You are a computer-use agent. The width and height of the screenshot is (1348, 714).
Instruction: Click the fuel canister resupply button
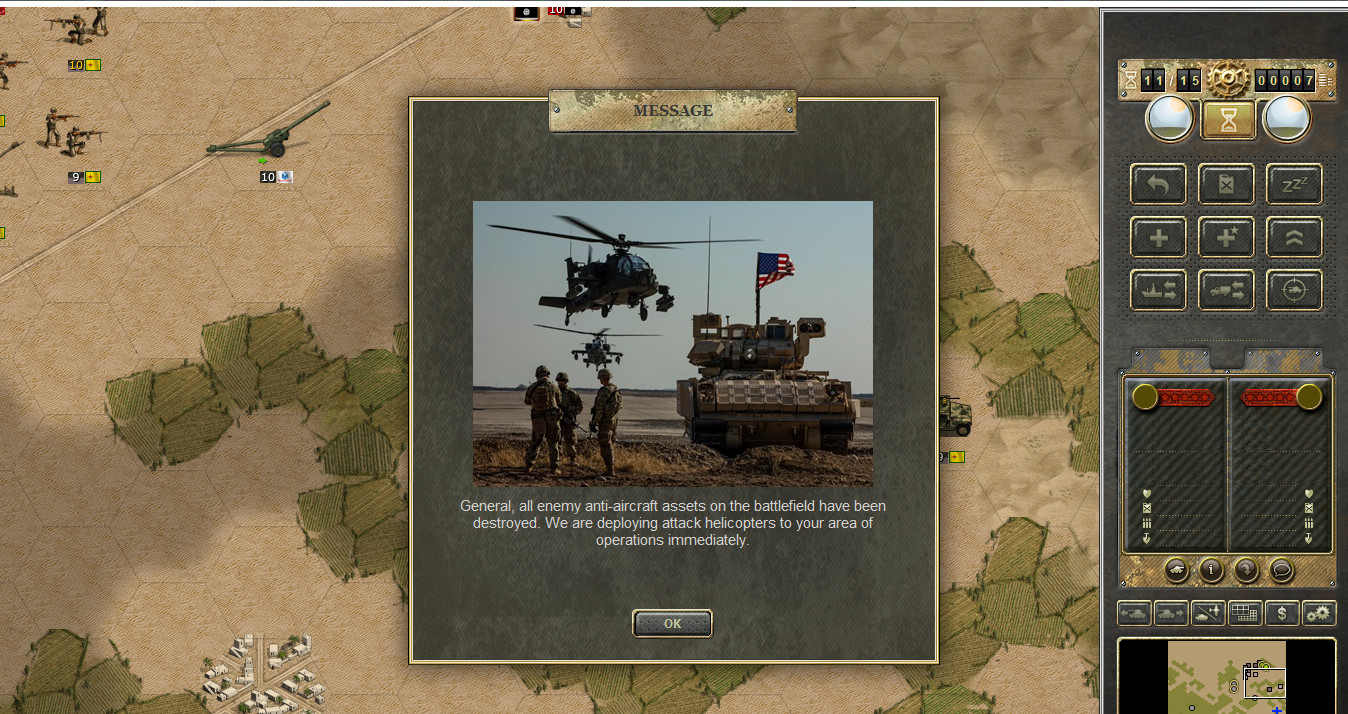pyautogui.click(x=1226, y=184)
